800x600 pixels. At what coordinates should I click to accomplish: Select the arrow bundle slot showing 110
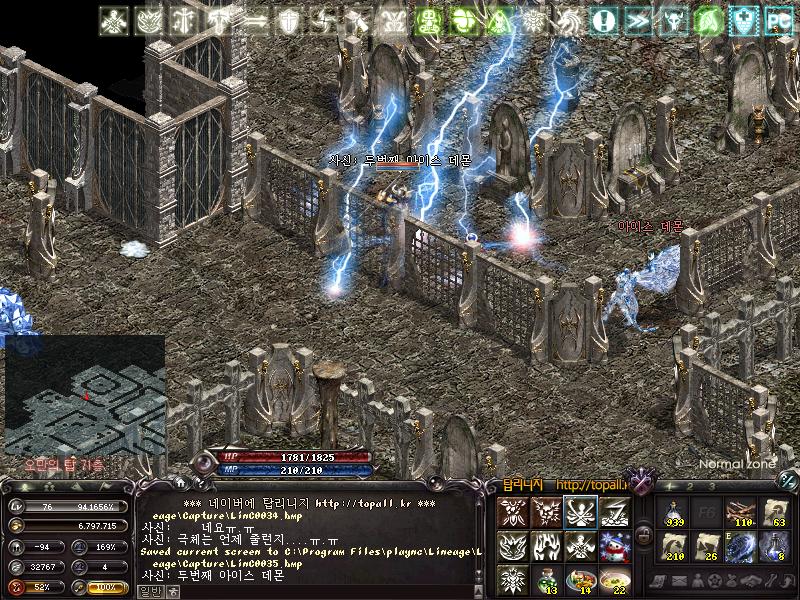click(x=740, y=512)
